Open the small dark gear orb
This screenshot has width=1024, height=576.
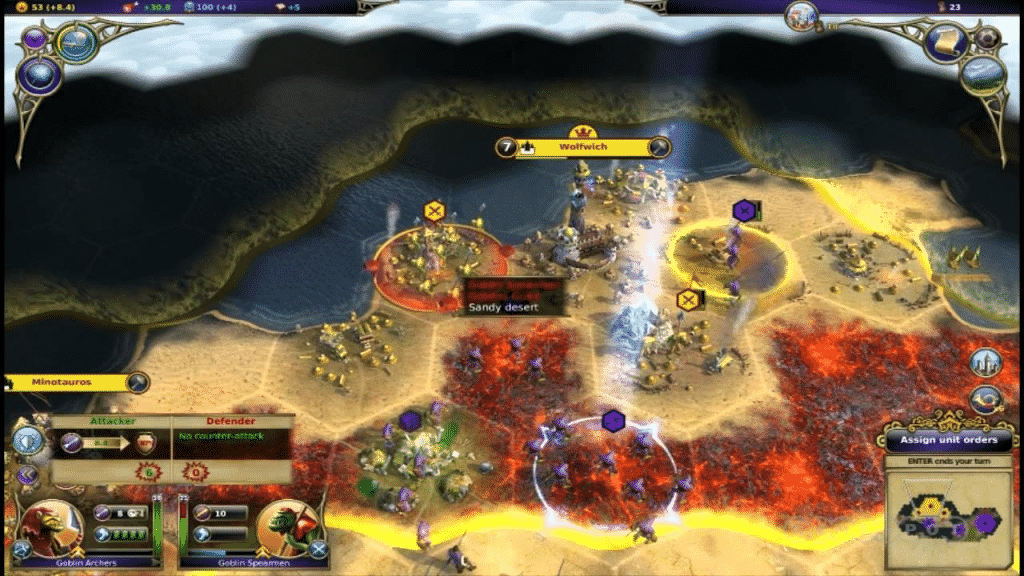click(988, 37)
